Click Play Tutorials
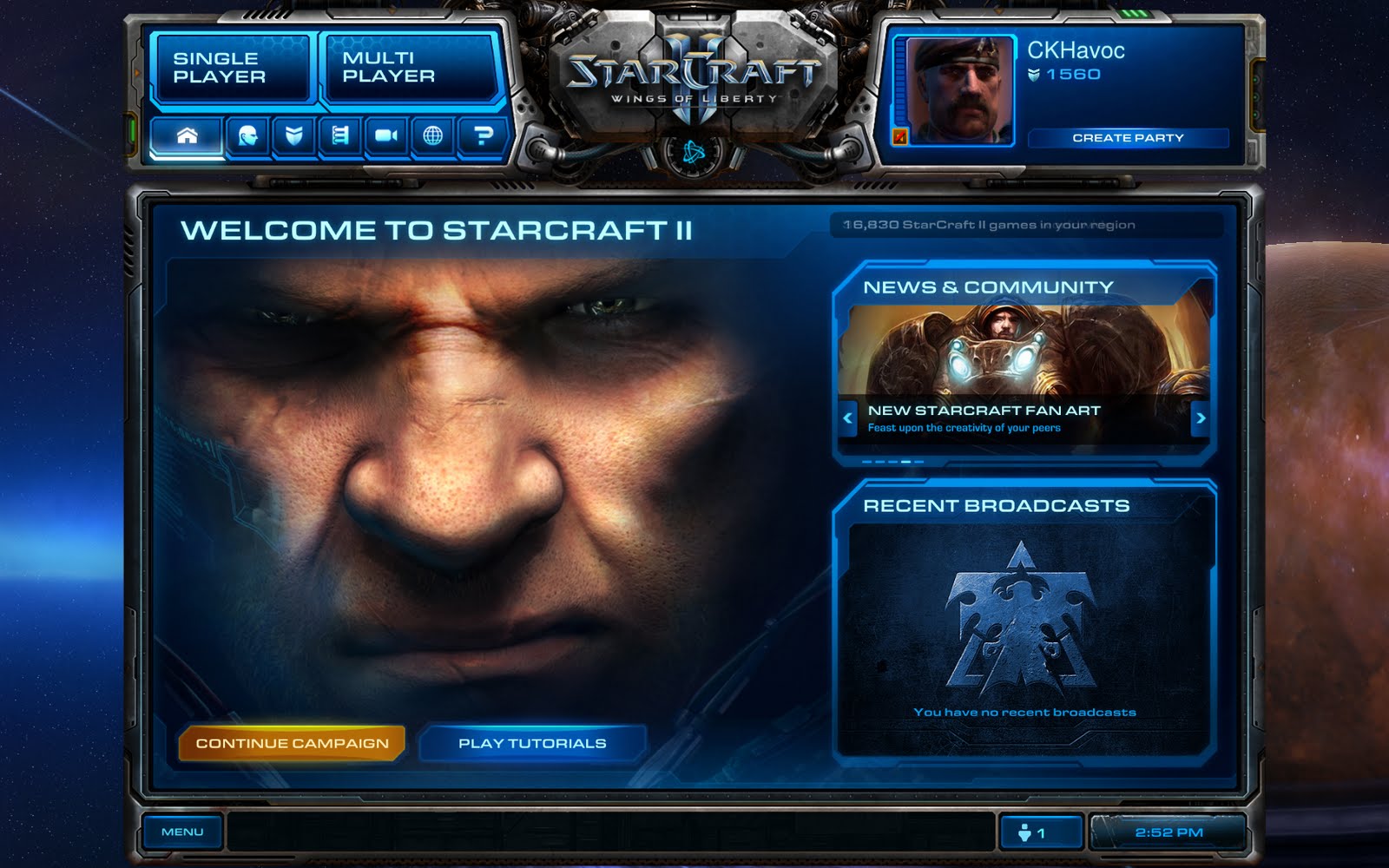 pyautogui.click(x=532, y=743)
